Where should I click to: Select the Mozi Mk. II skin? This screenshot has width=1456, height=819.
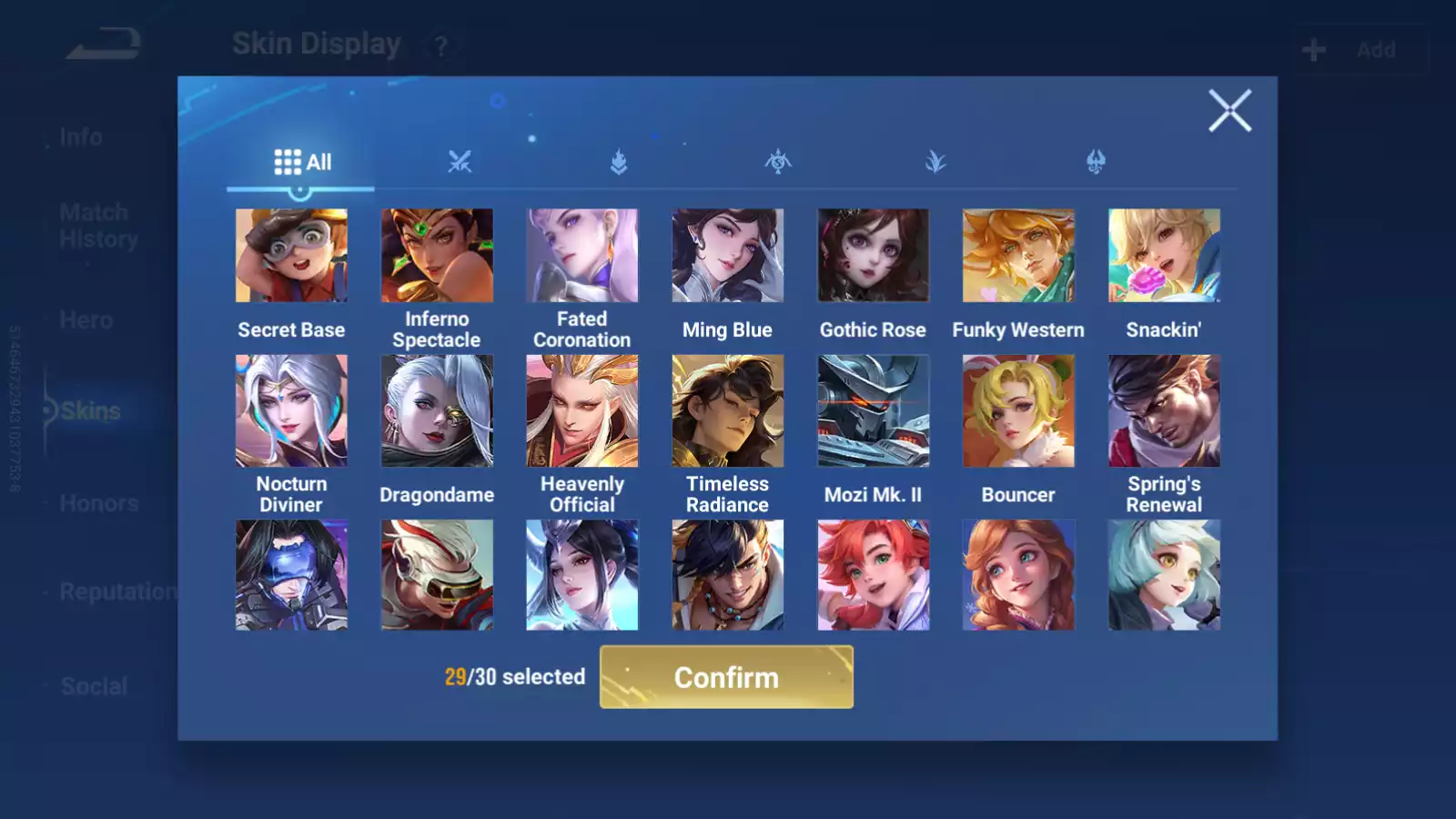[873, 410]
